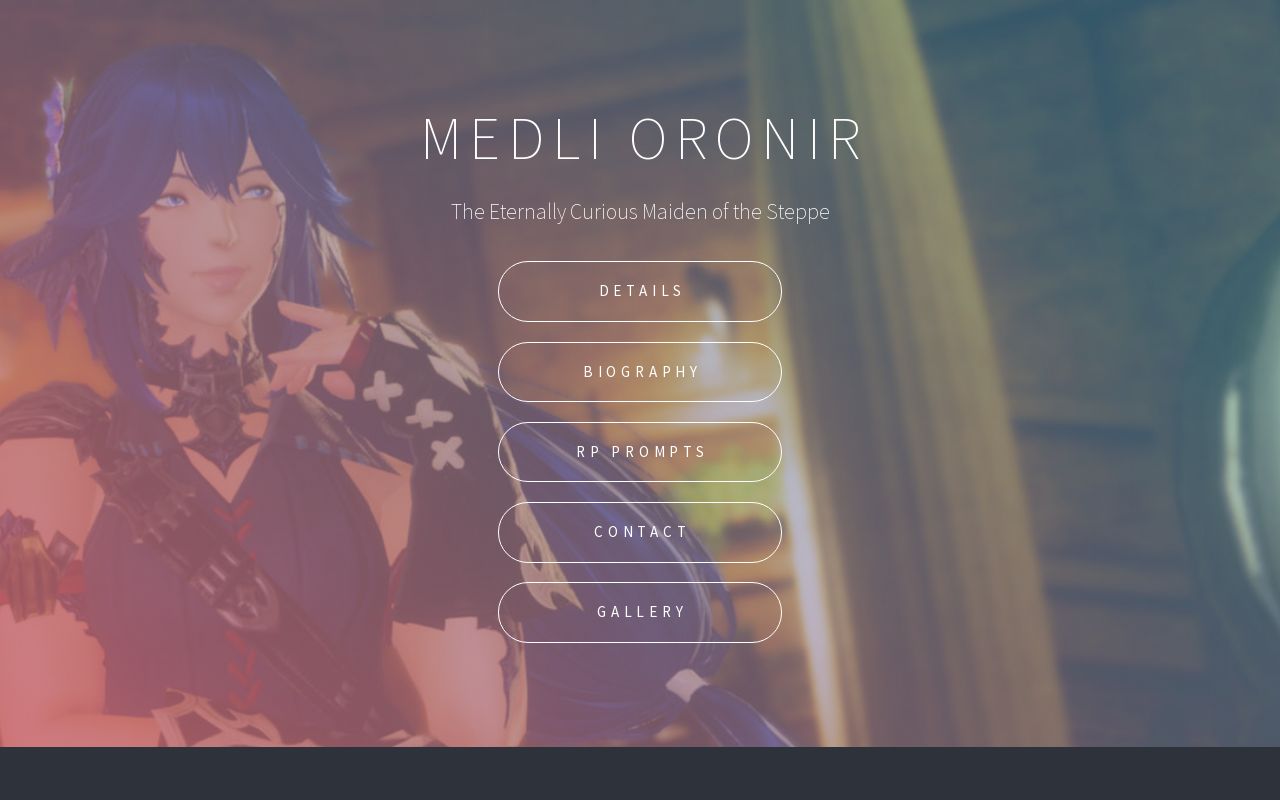Click the subtitle beneath the page title

[640, 212]
